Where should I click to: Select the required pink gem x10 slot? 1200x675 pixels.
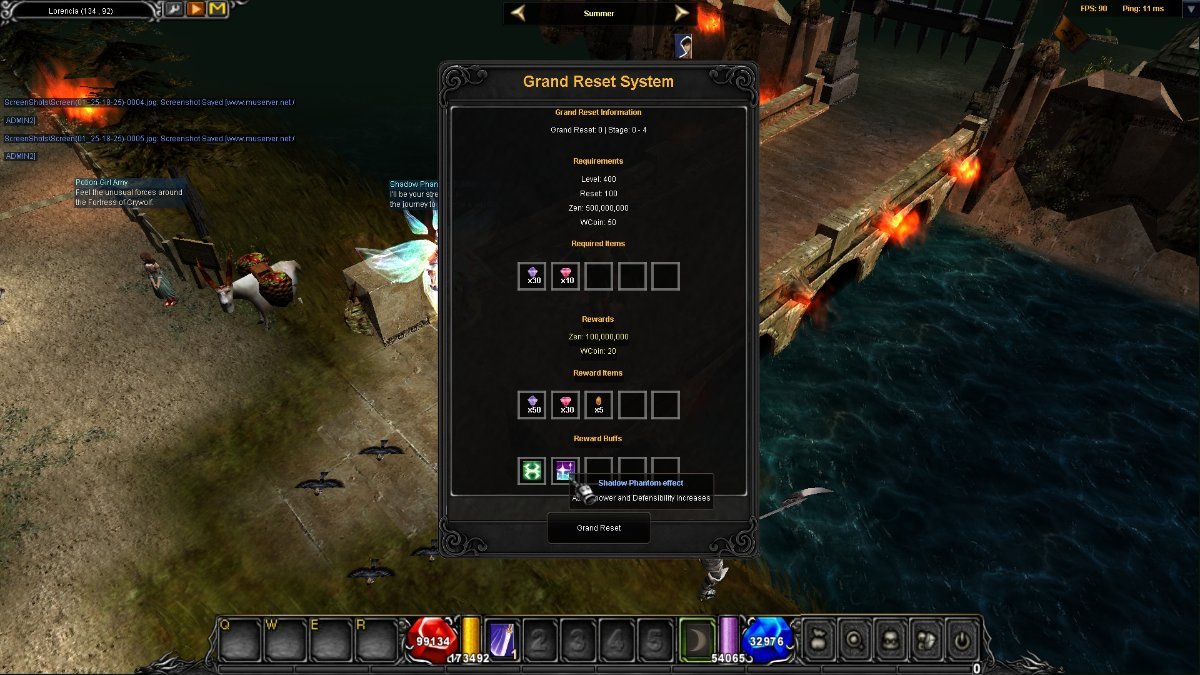[x=565, y=276]
